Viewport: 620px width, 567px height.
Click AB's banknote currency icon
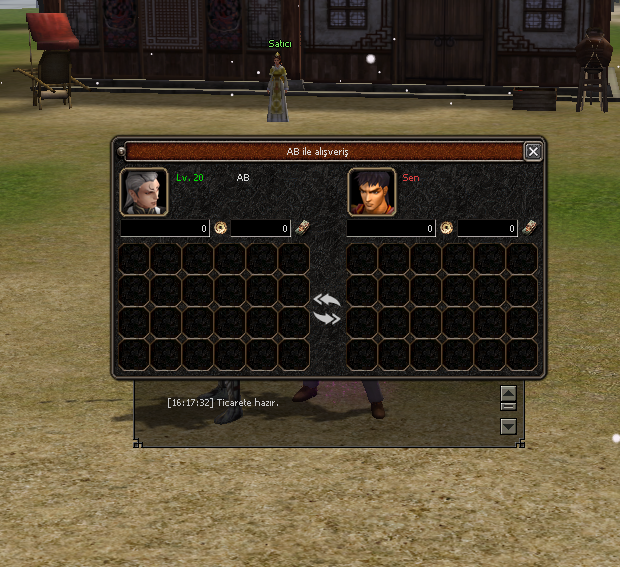pos(301,227)
